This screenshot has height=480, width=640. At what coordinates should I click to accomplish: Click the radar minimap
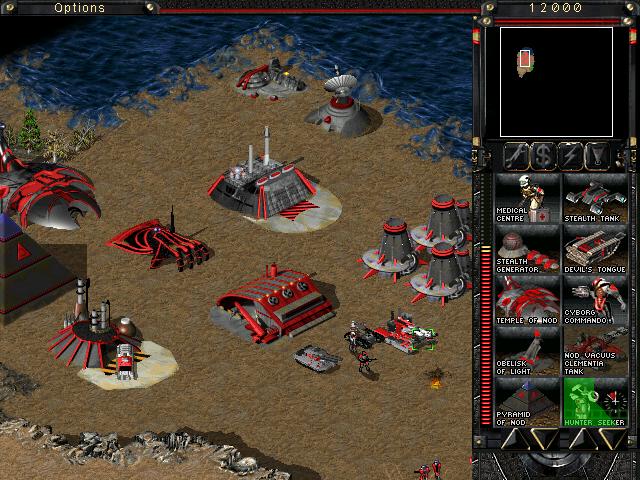point(556,81)
